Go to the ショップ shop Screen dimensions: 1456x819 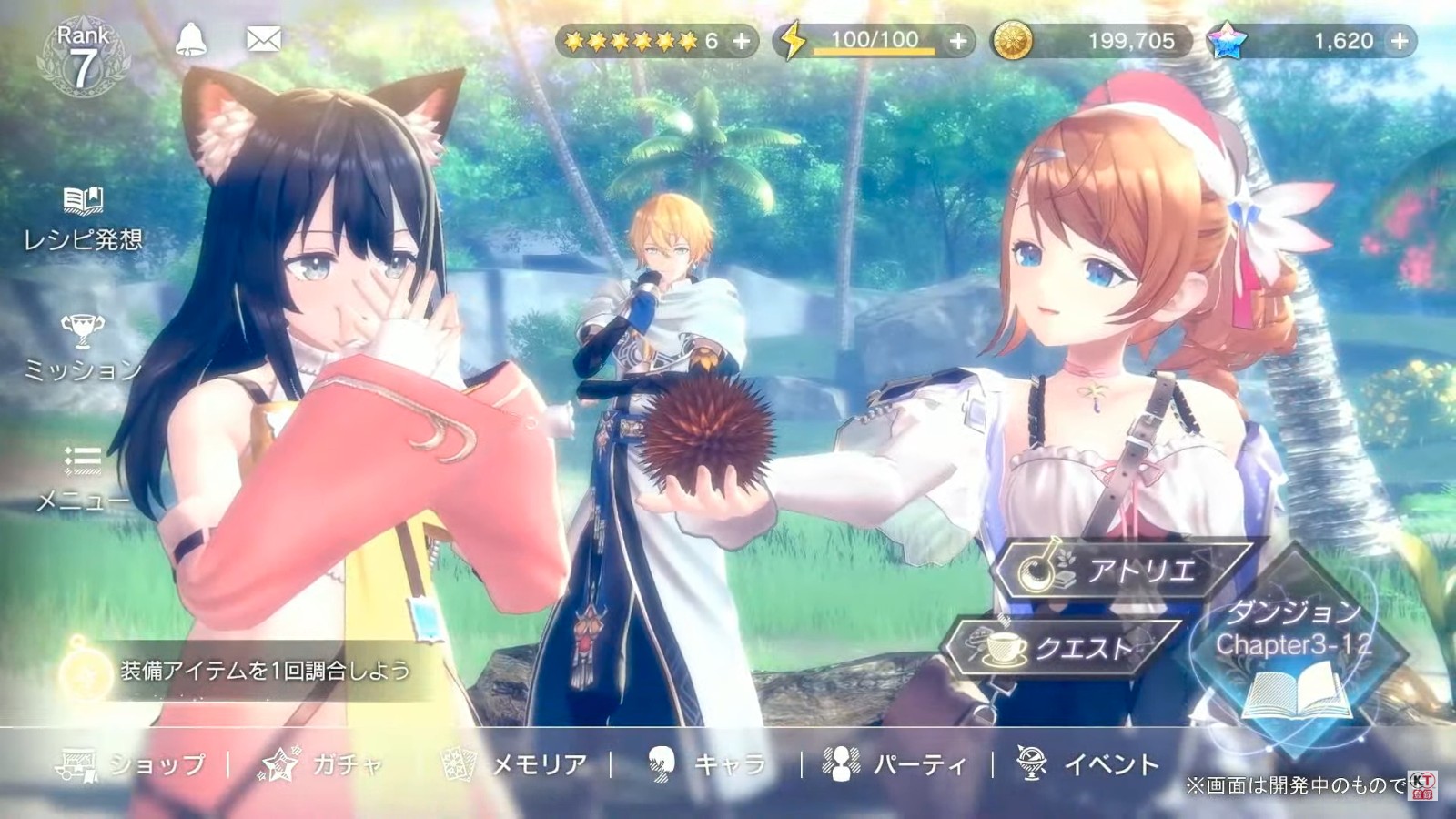point(132,764)
